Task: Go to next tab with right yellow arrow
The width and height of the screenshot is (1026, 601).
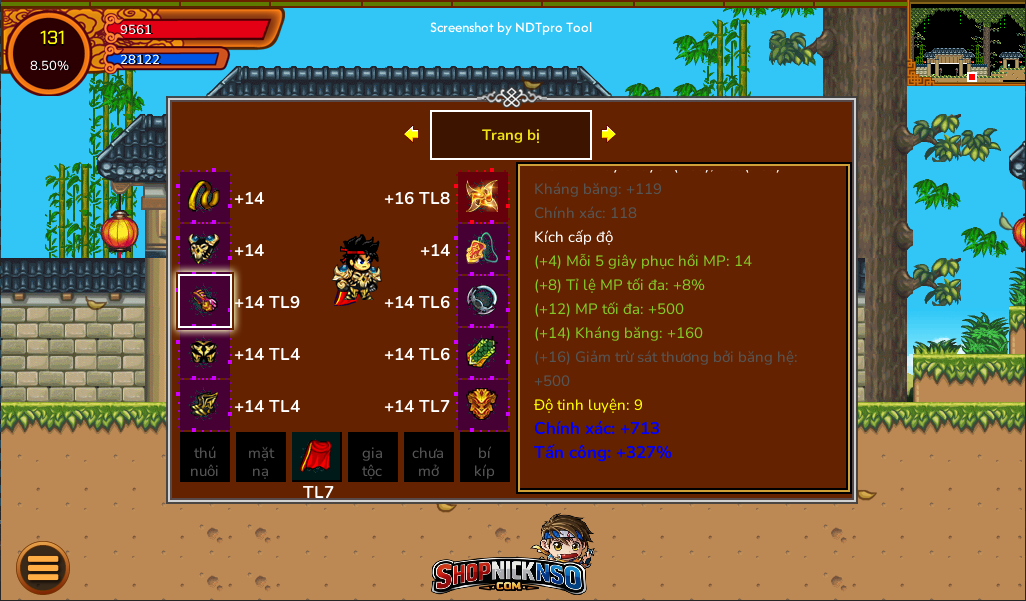Action: (608, 134)
